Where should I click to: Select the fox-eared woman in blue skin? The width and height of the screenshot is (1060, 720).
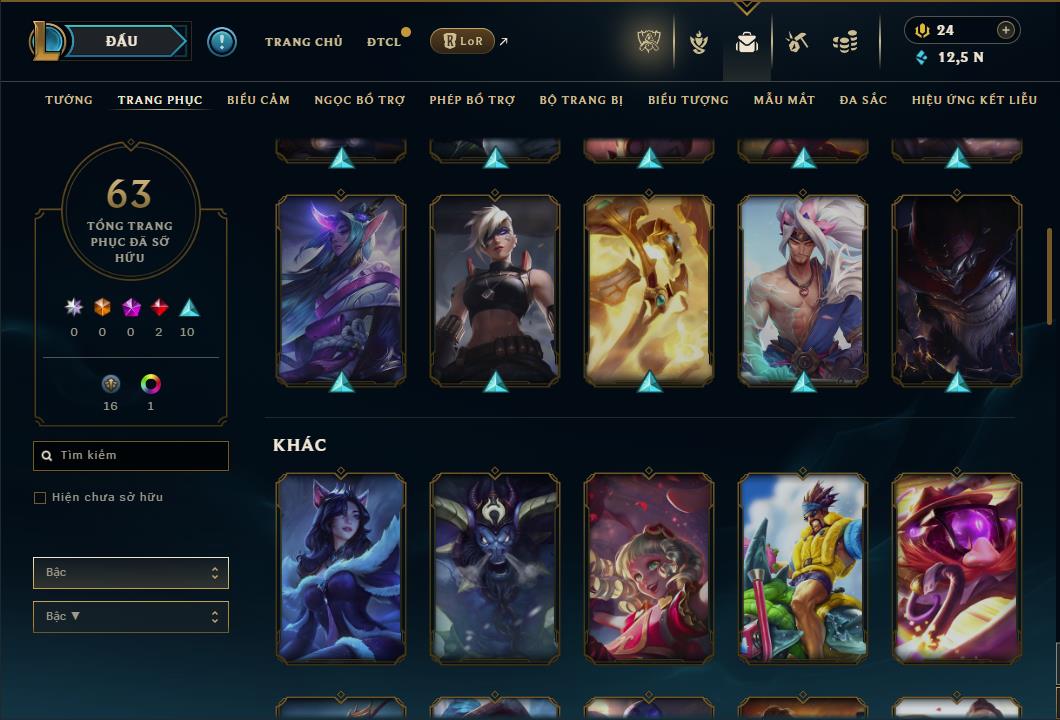[341, 568]
